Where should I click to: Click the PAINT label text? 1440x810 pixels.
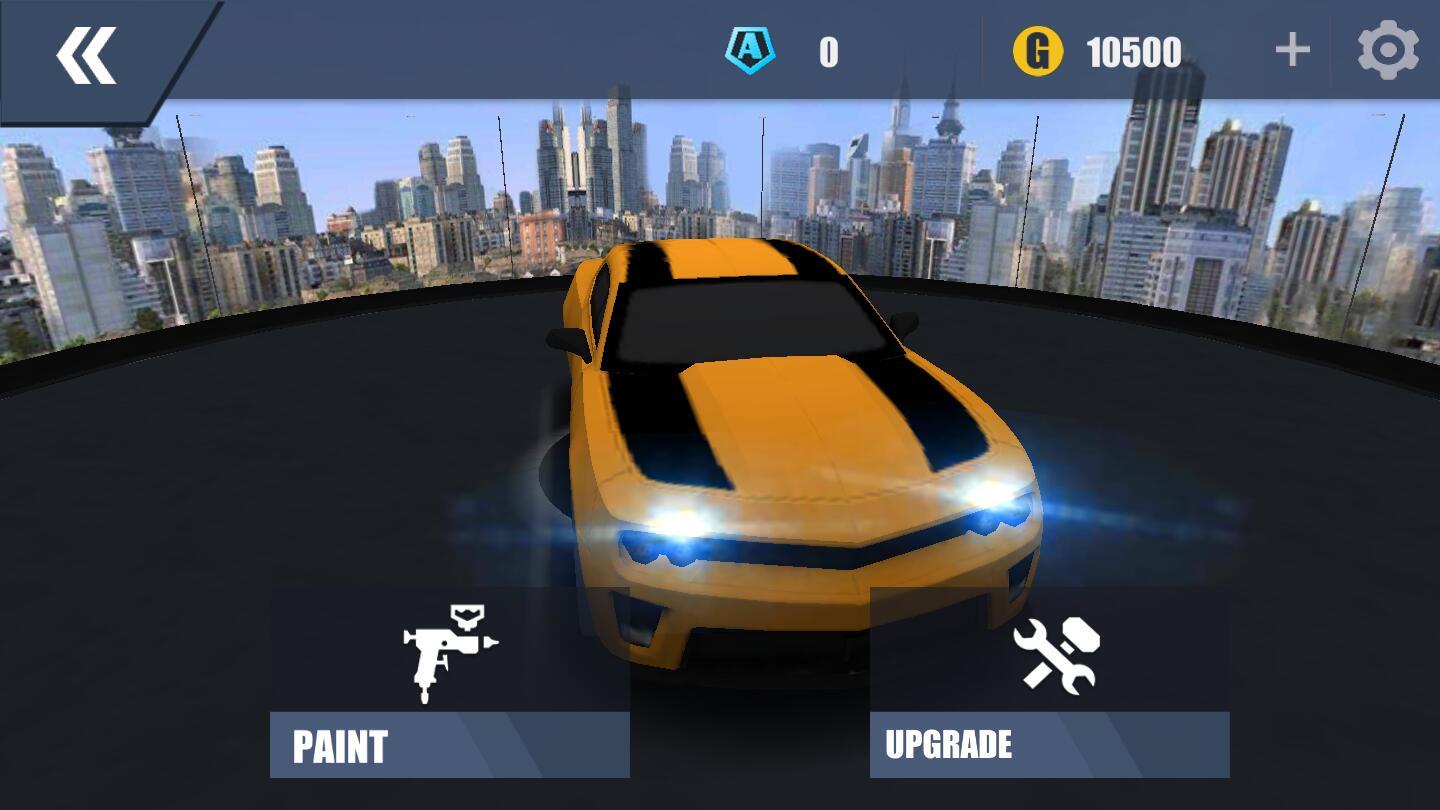tap(338, 744)
